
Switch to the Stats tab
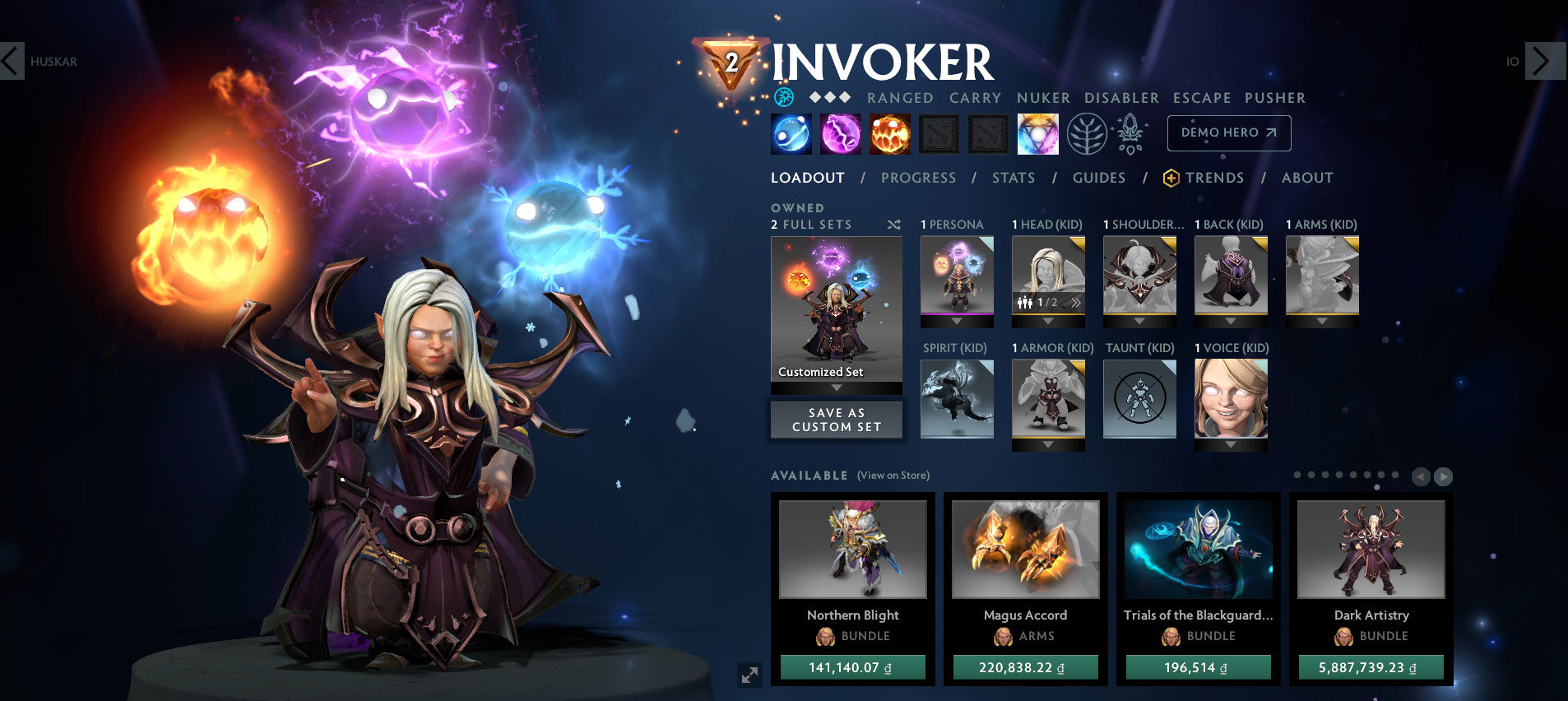(x=1014, y=178)
